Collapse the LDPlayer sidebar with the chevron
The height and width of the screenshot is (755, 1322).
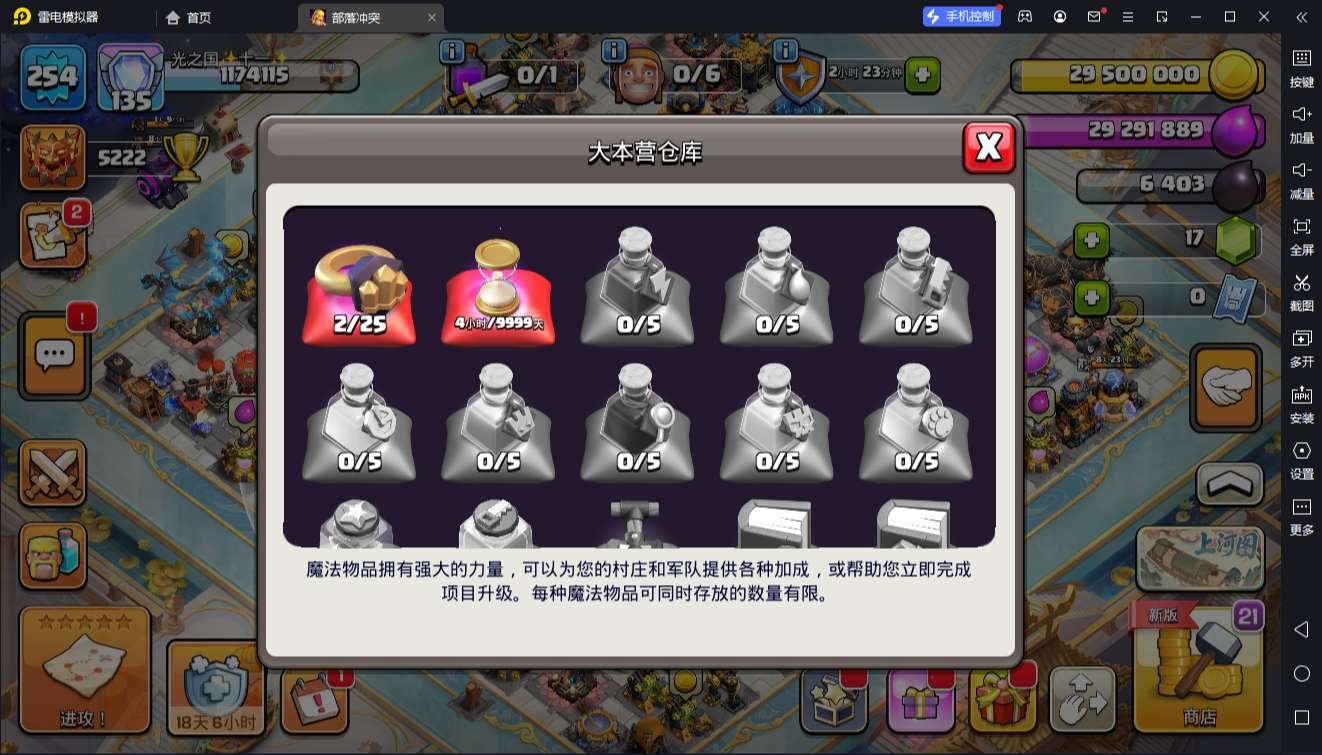pos(1301,17)
